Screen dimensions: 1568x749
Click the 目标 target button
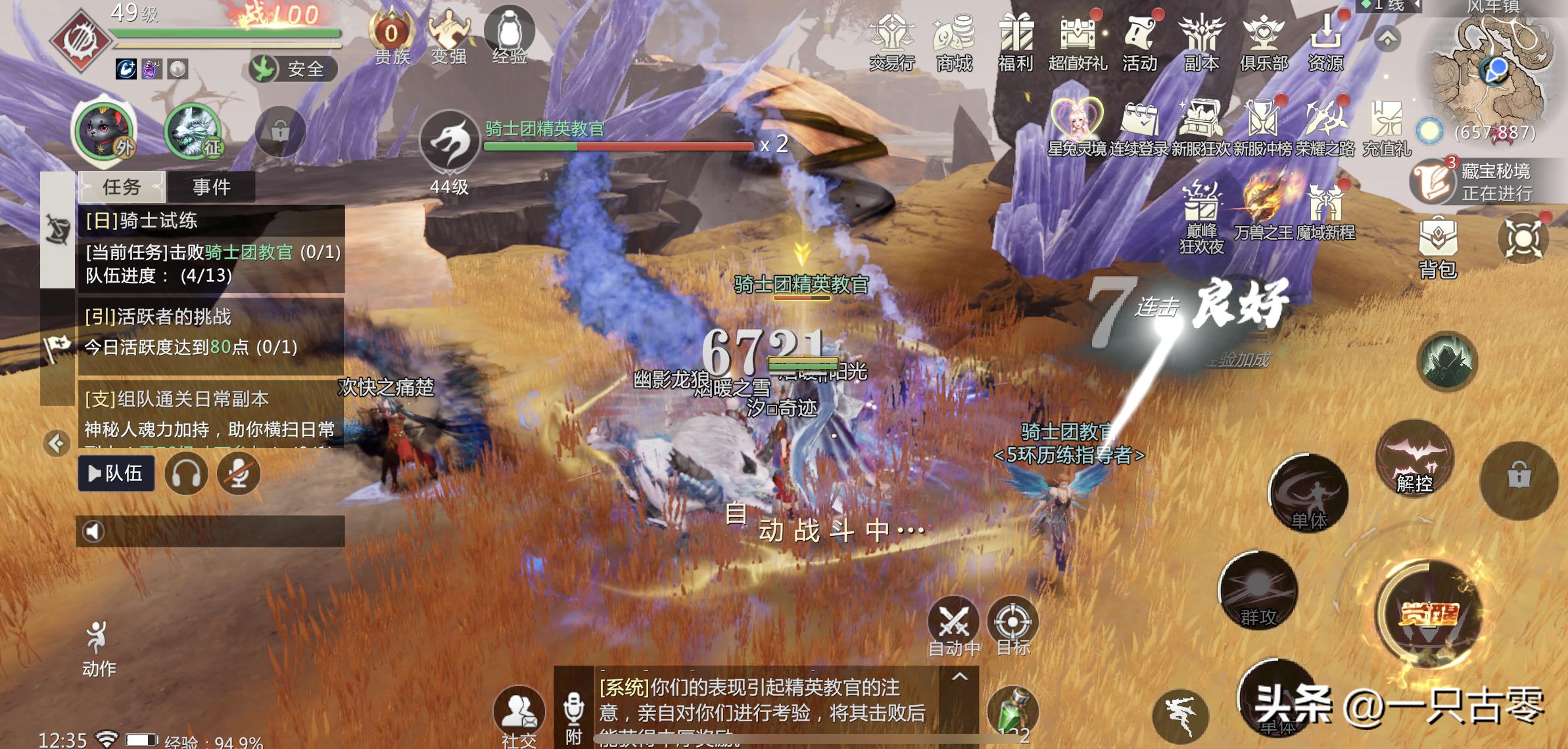[x=1012, y=625]
